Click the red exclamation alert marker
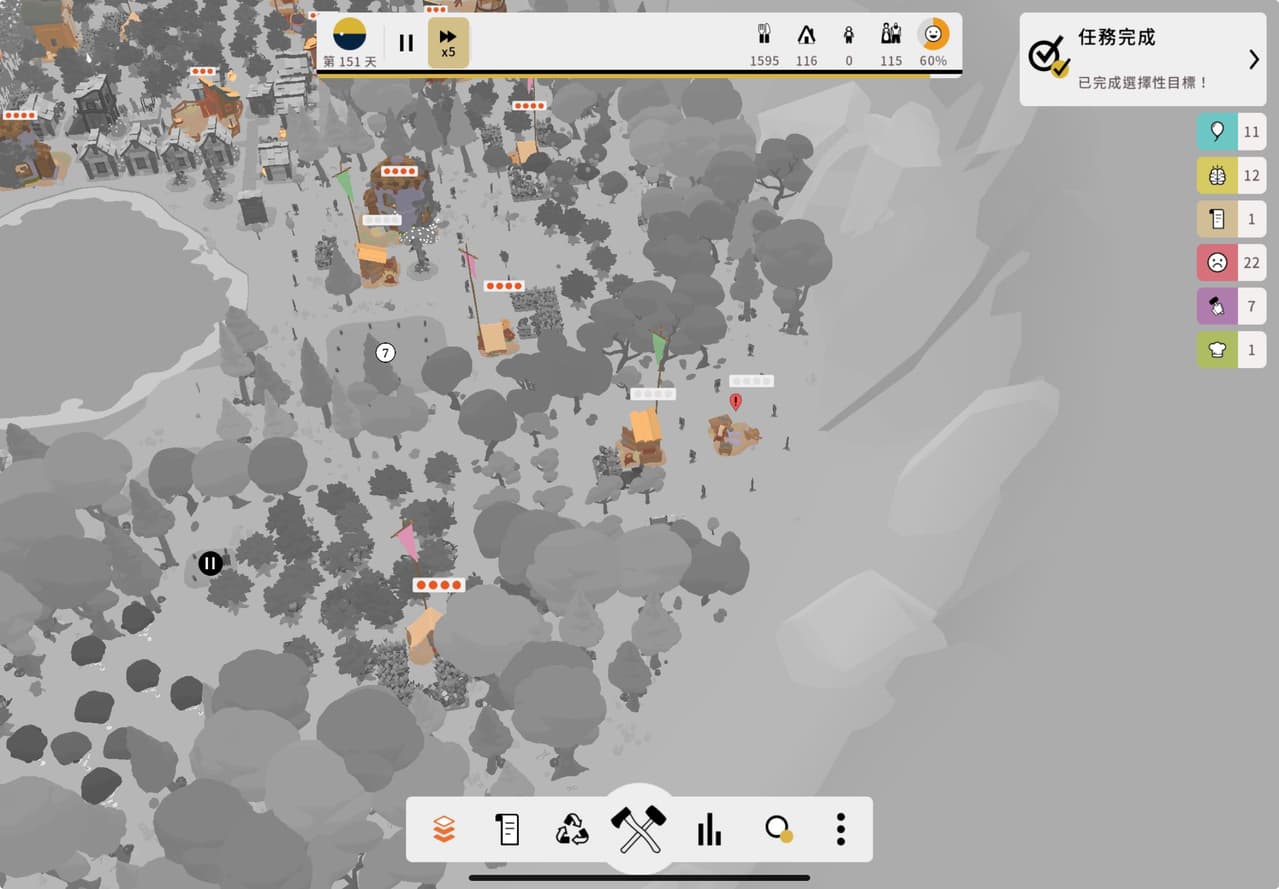The image size is (1279, 889). click(x=736, y=401)
